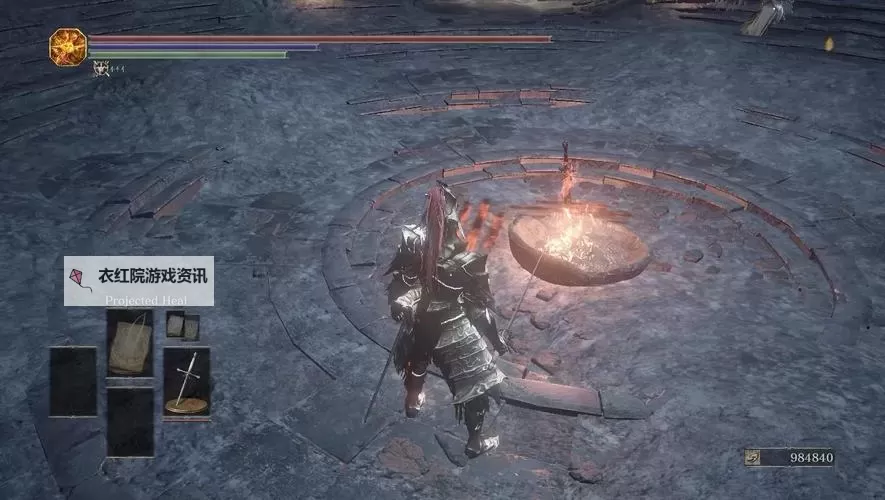Screen dimensions: 885x500
Task: Click the skull status effect icon
Action: (x=100, y=68)
